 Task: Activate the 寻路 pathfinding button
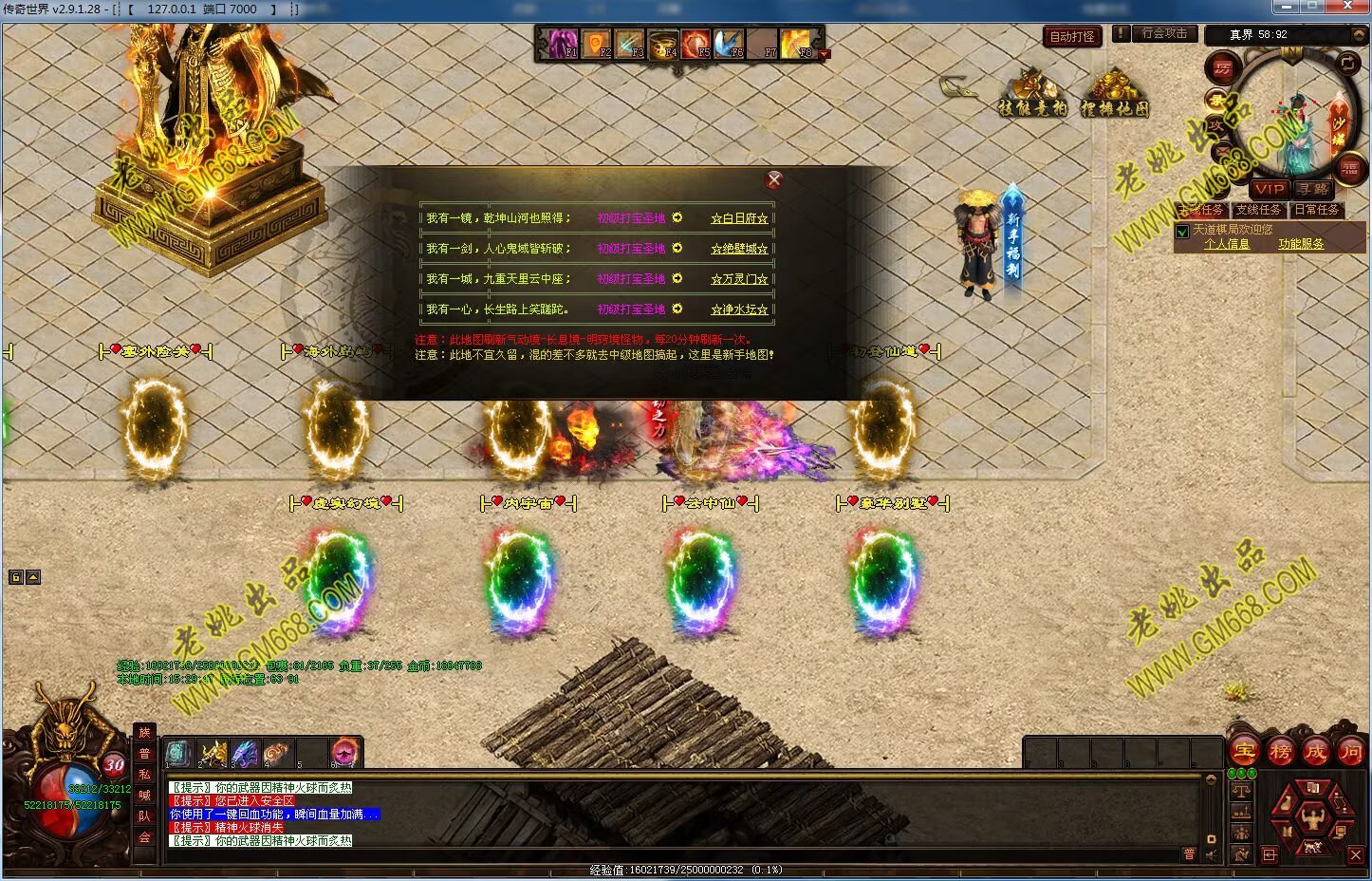[1313, 189]
